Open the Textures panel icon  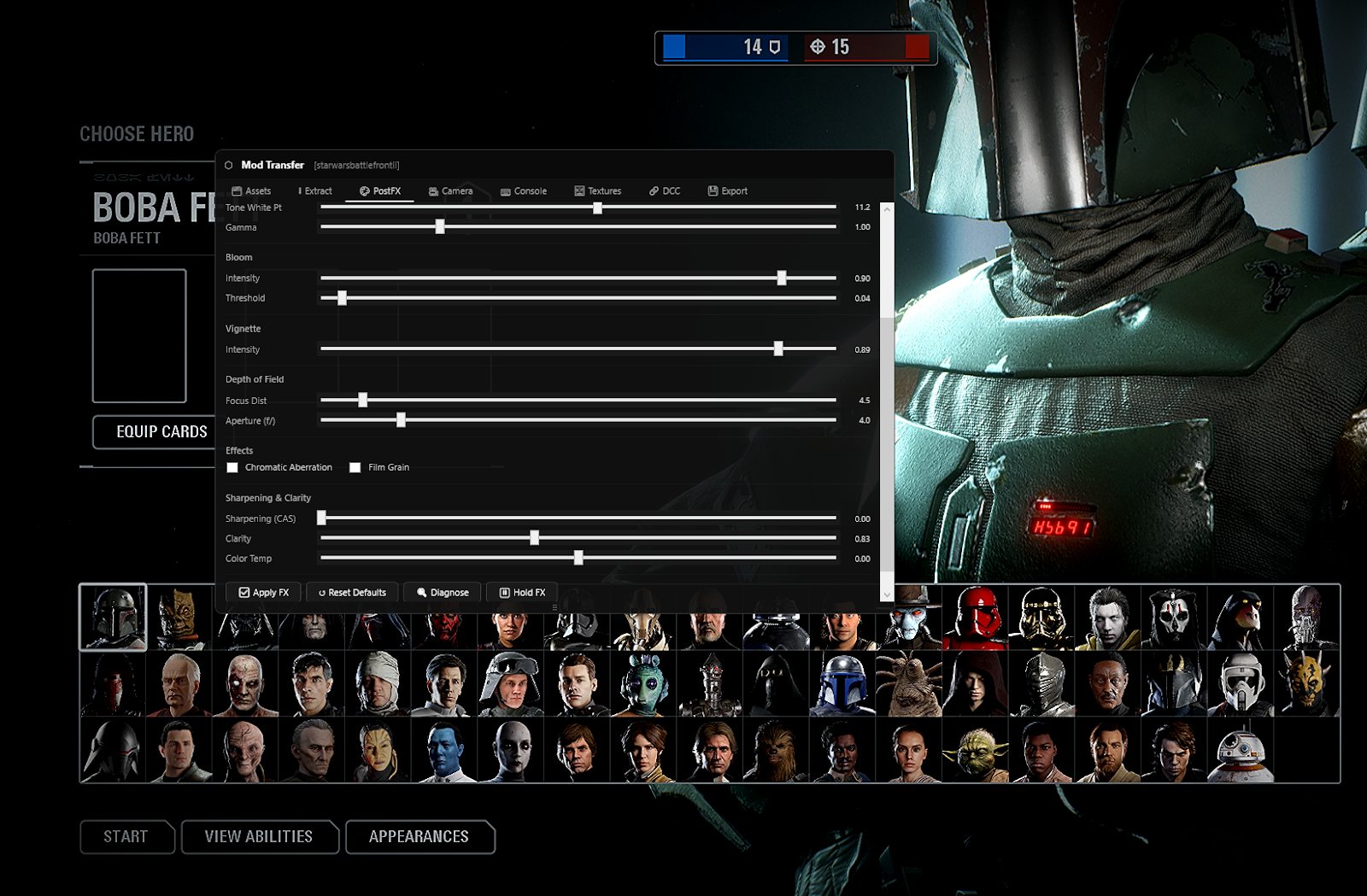click(578, 191)
